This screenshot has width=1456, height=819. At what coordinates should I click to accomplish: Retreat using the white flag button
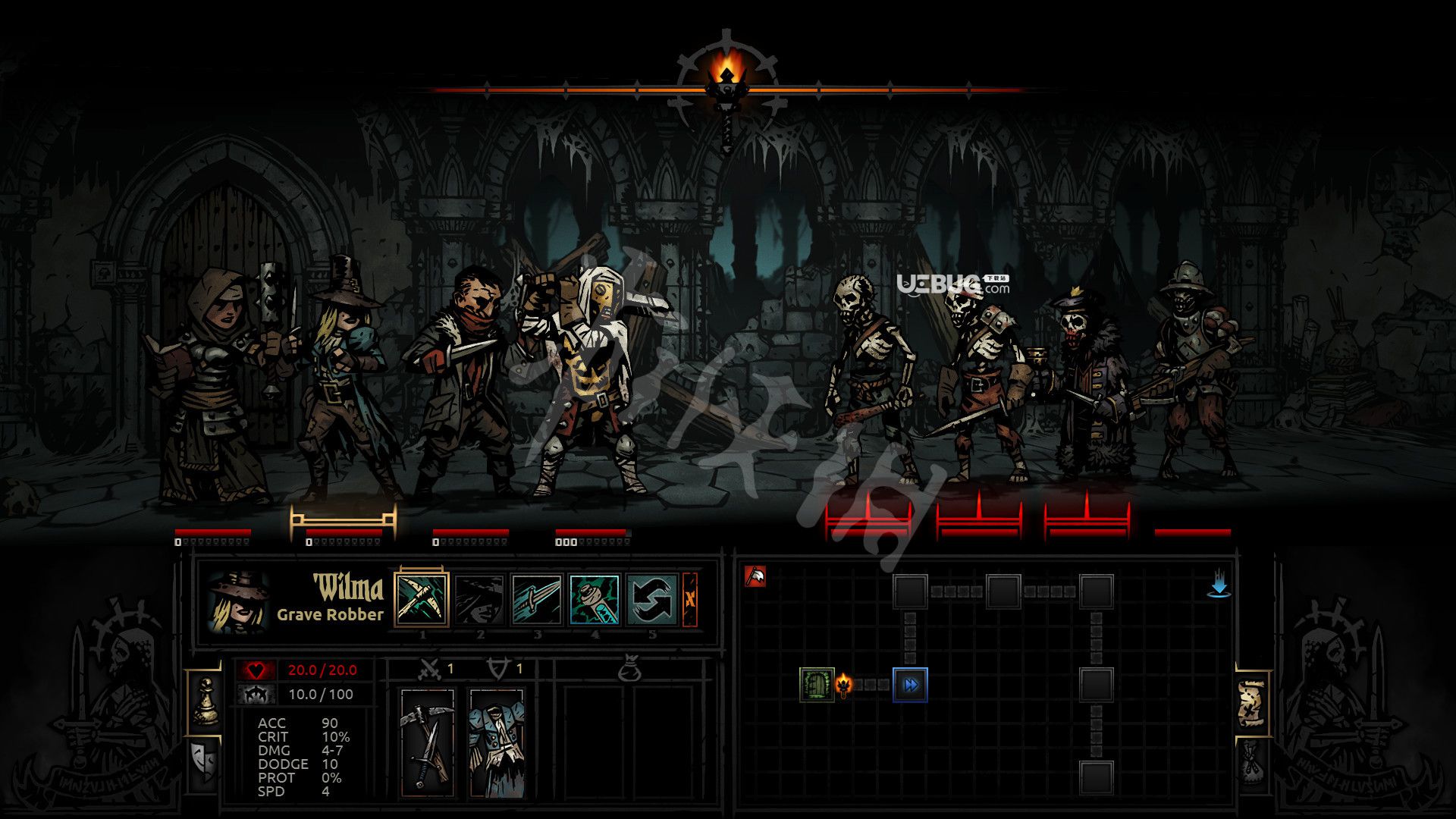click(x=755, y=576)
